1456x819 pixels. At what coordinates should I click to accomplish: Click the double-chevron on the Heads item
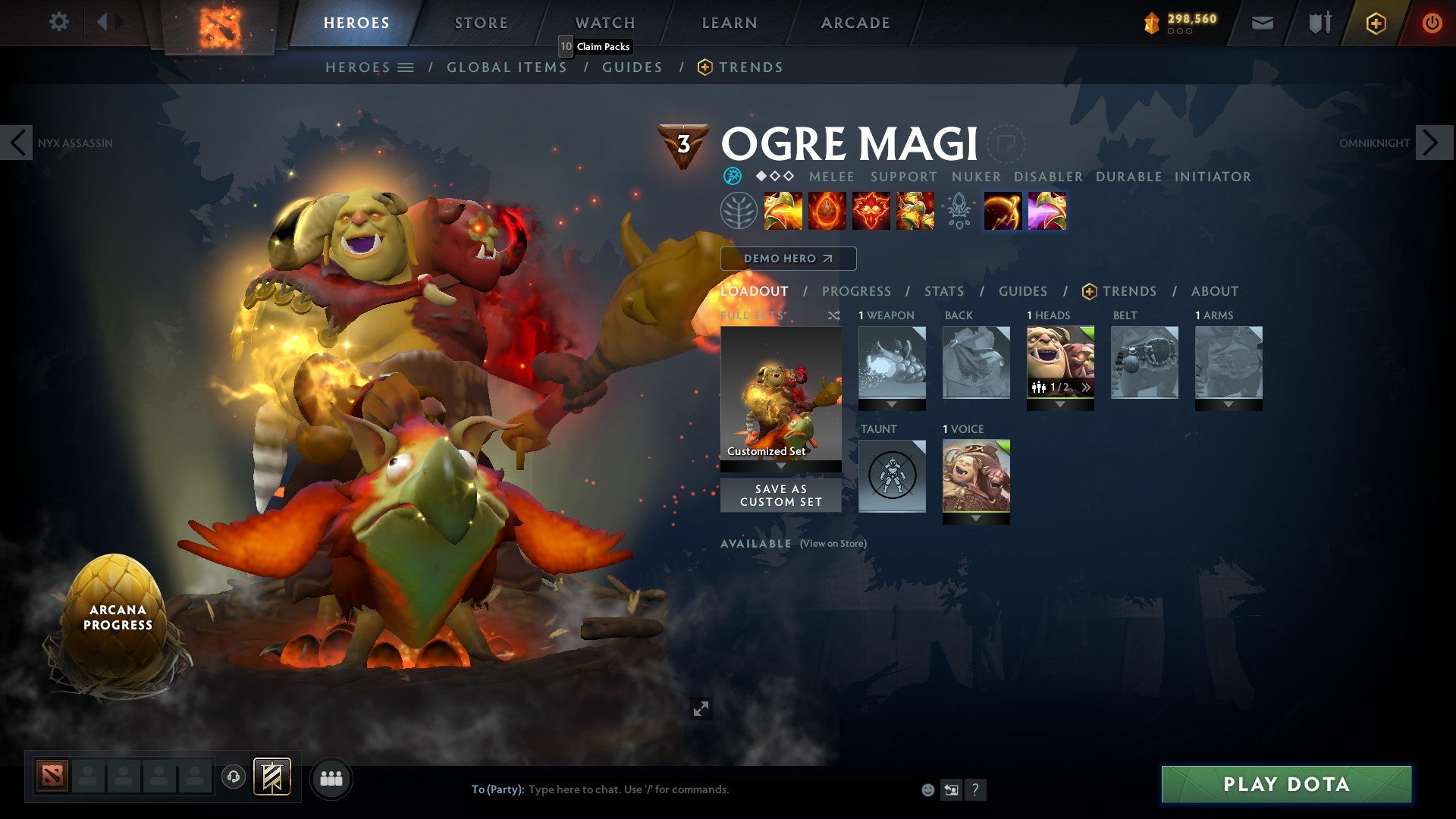point(1086,387)
